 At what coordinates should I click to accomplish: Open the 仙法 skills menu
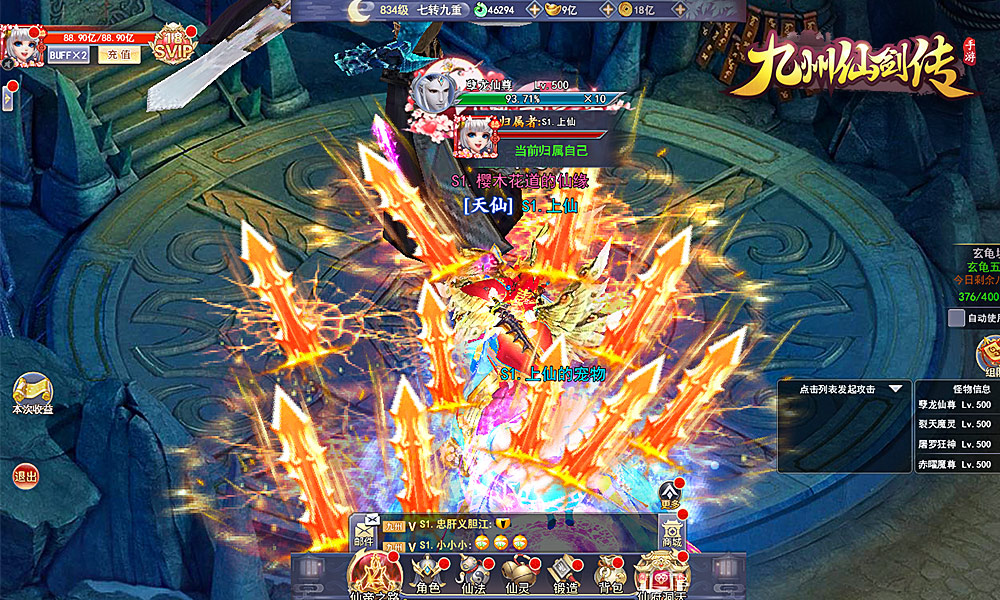(474, 574)
